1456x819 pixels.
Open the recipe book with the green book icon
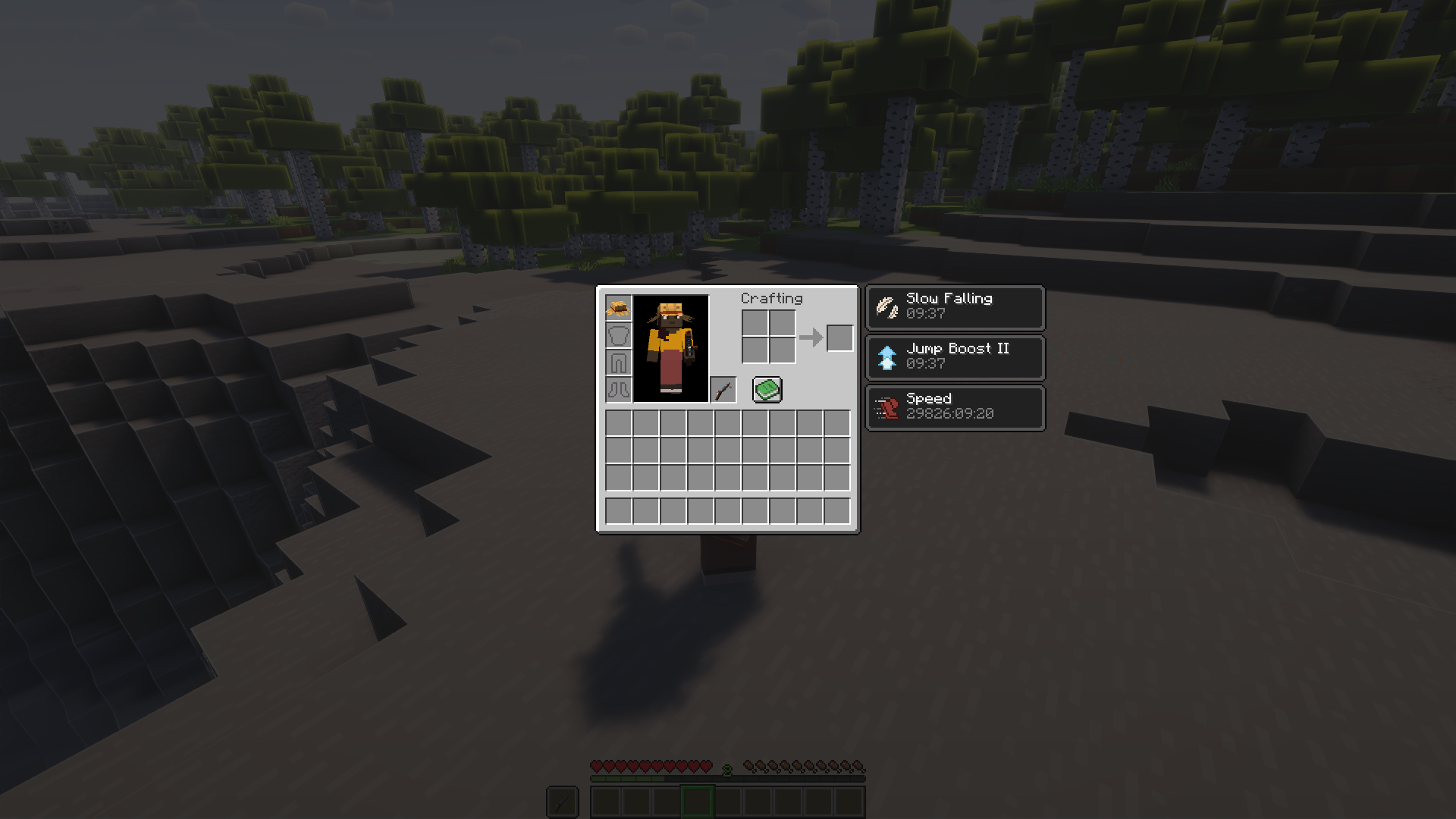tap(766, 388)
